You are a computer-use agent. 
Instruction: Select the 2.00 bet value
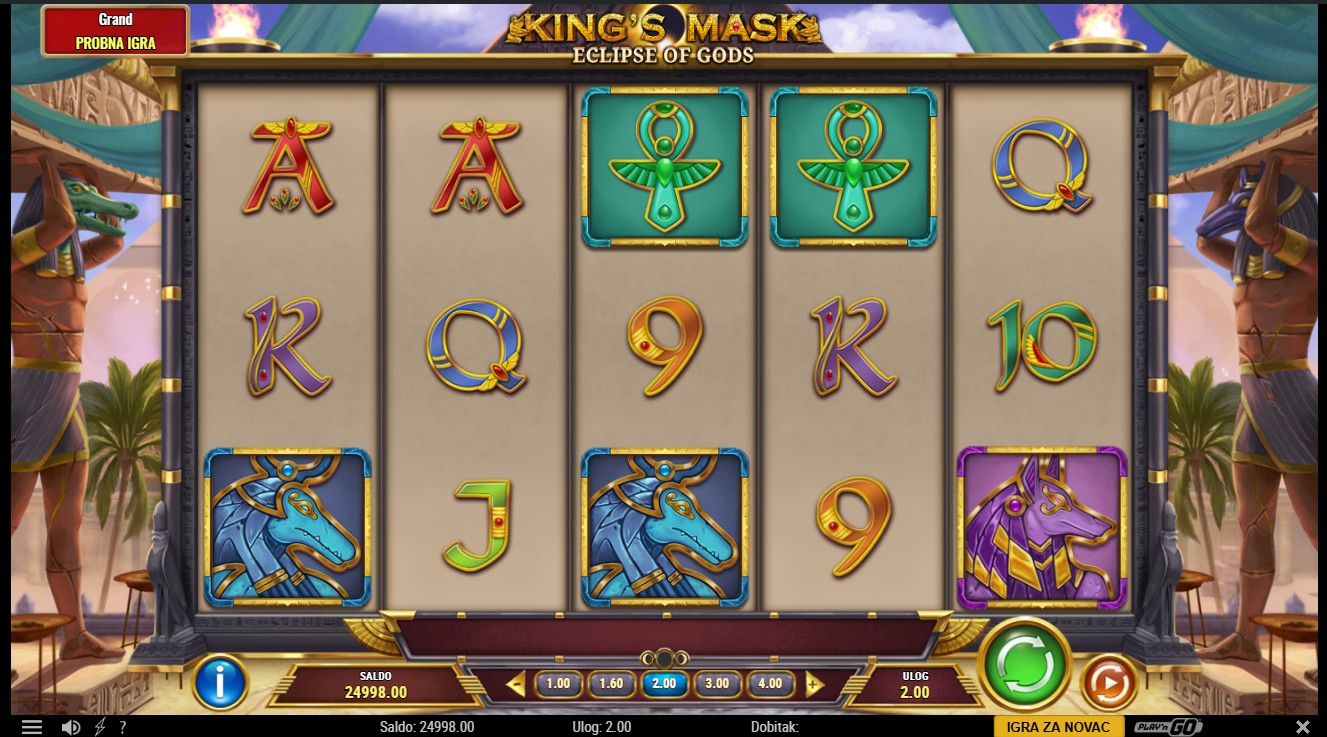(x=663, y=684)
